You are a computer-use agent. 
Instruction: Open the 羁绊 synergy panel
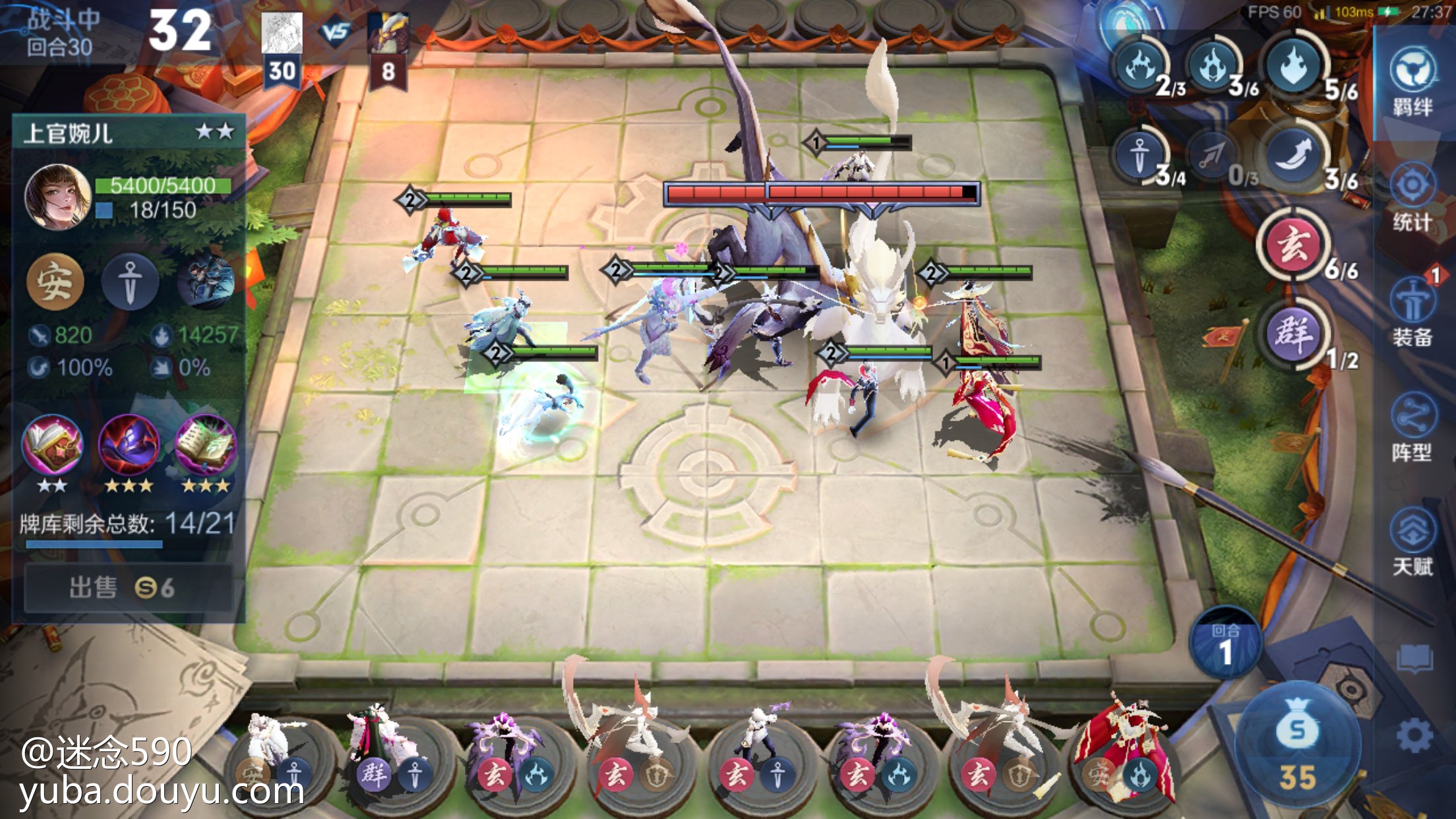(x=1412, y=82)
